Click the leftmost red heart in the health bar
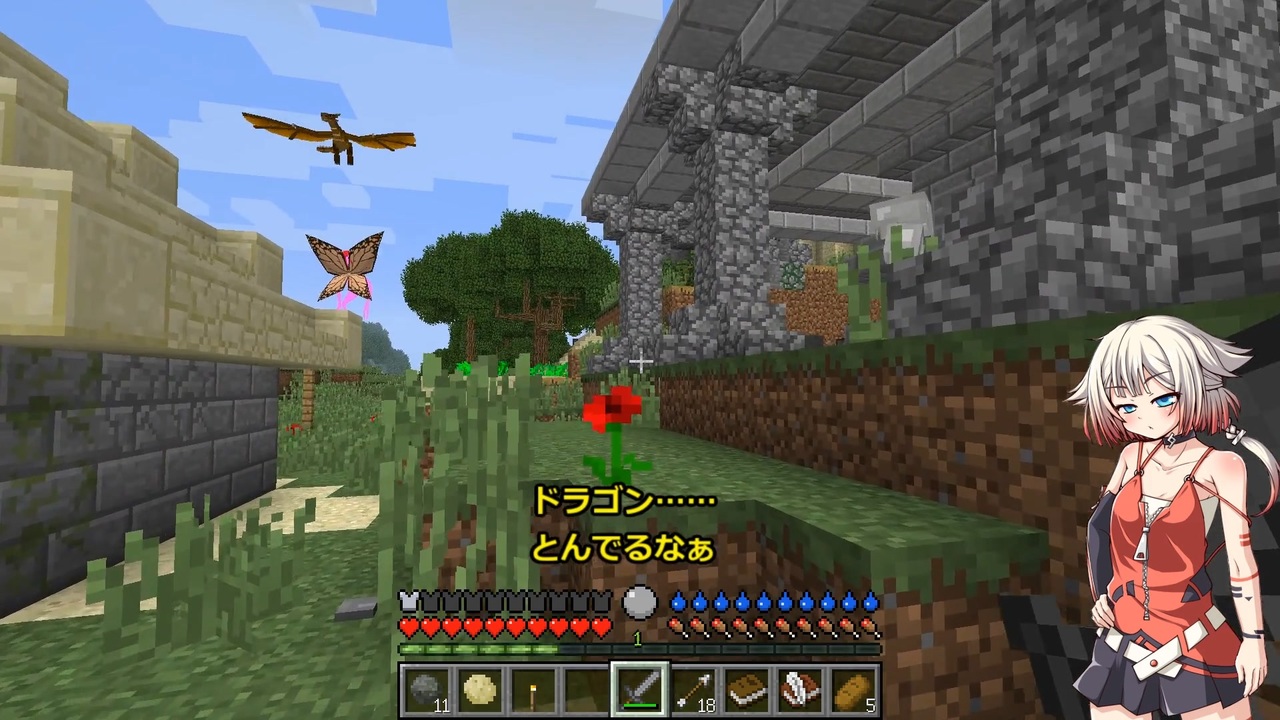This screenshot has height=720, width=1280. pos(409,626)
